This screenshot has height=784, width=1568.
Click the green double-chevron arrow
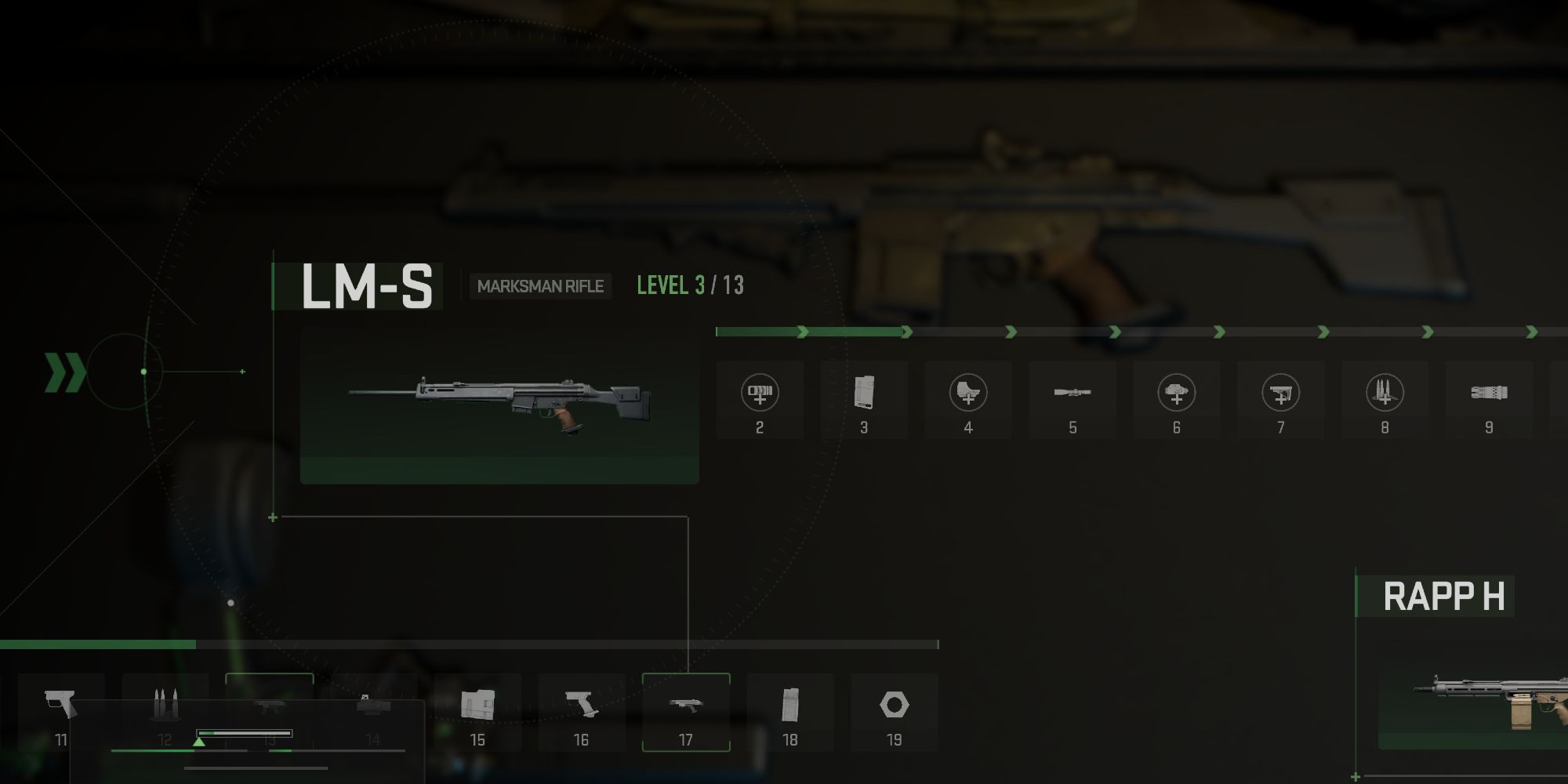[64, 372]
